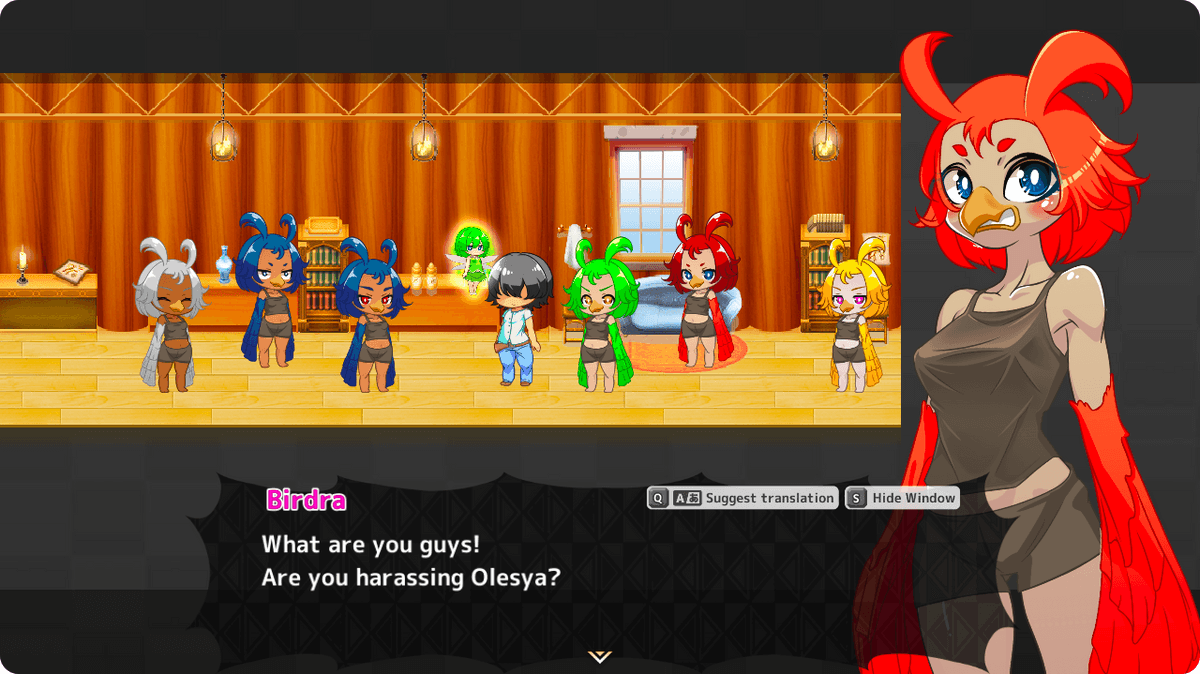Viewport: 1200px width, 674px height.
Task: Advance dialogue with the down arrow
Action: 599,656
